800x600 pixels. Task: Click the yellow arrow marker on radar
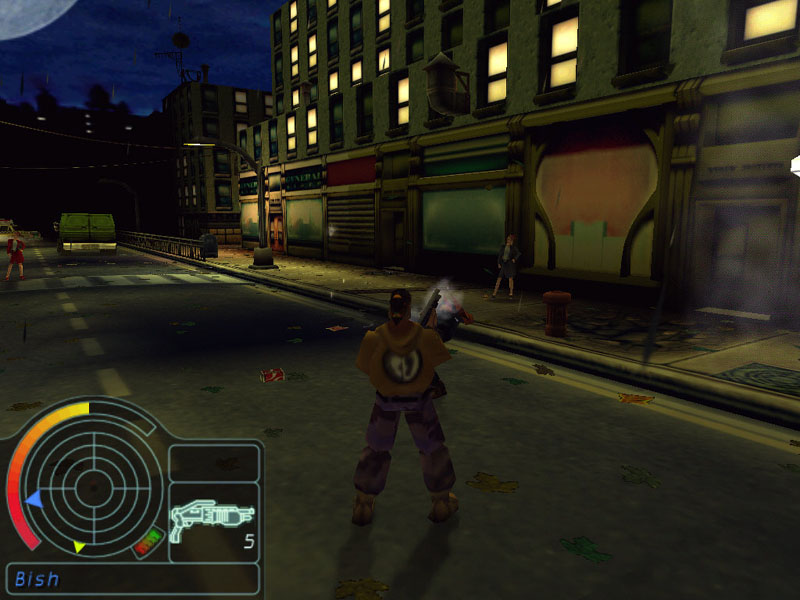(x=79, y=546)
